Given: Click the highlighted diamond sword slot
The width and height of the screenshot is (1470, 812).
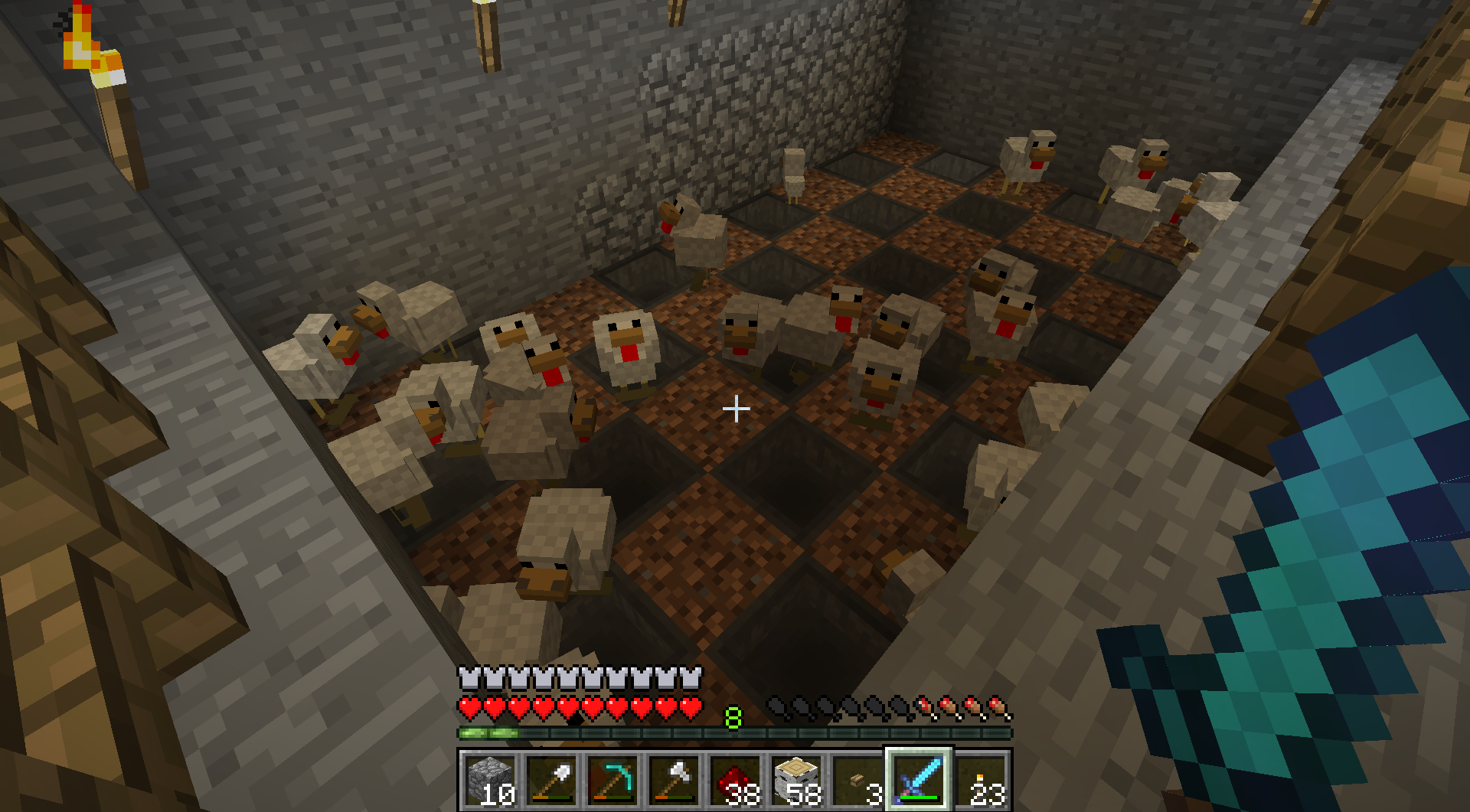Looking at the screenshot, I should tap(919, 781).
